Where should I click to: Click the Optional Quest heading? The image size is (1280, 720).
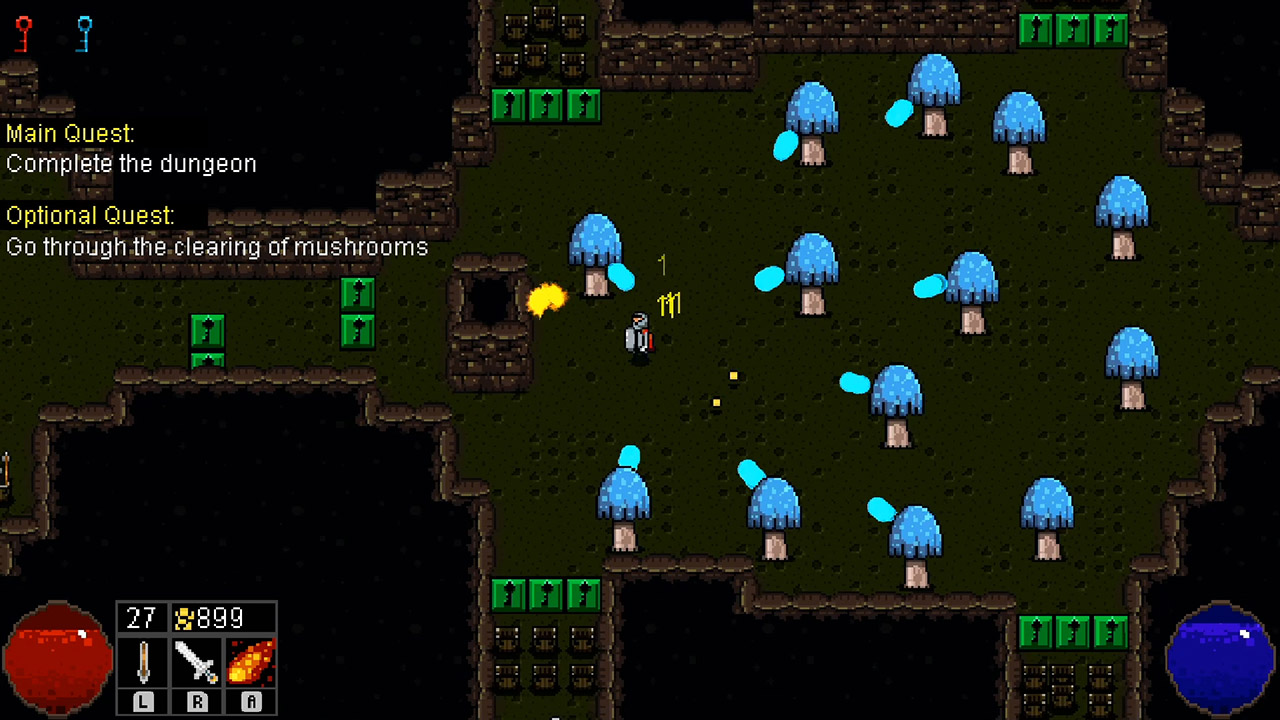click(x=90, y=215)
